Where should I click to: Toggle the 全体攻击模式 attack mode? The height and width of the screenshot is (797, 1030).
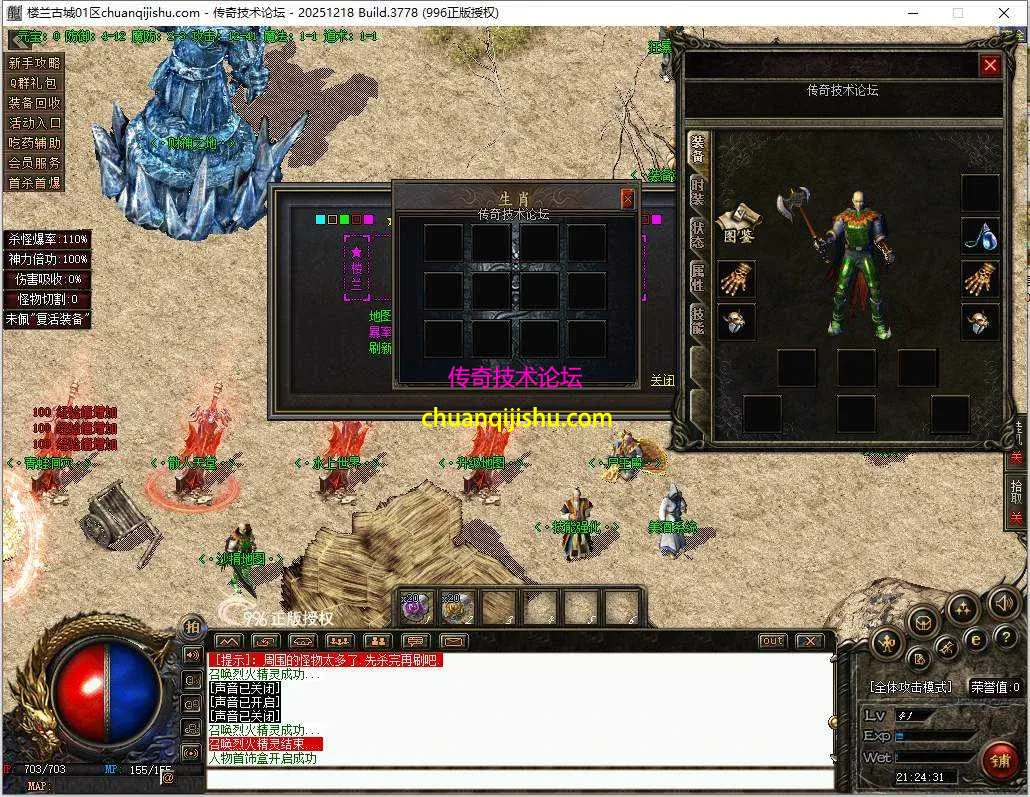click(909, 688)
